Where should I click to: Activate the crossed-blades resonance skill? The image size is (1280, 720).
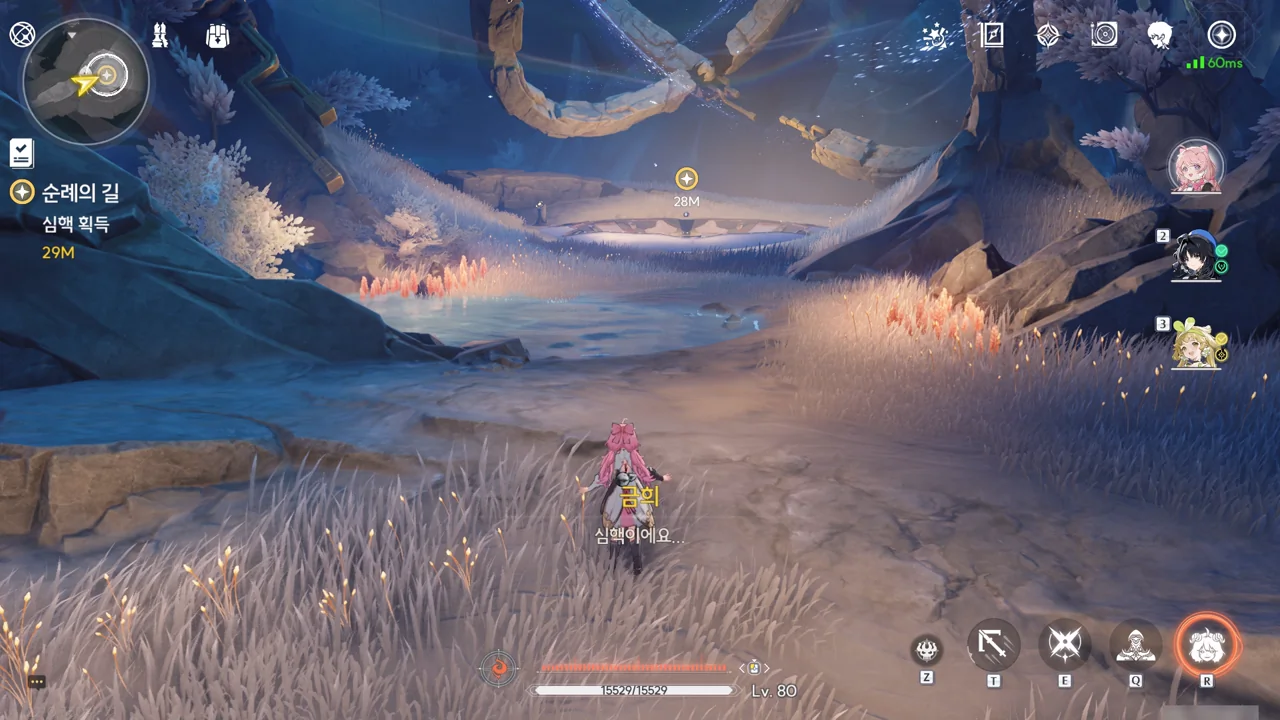coord(1064,645)
